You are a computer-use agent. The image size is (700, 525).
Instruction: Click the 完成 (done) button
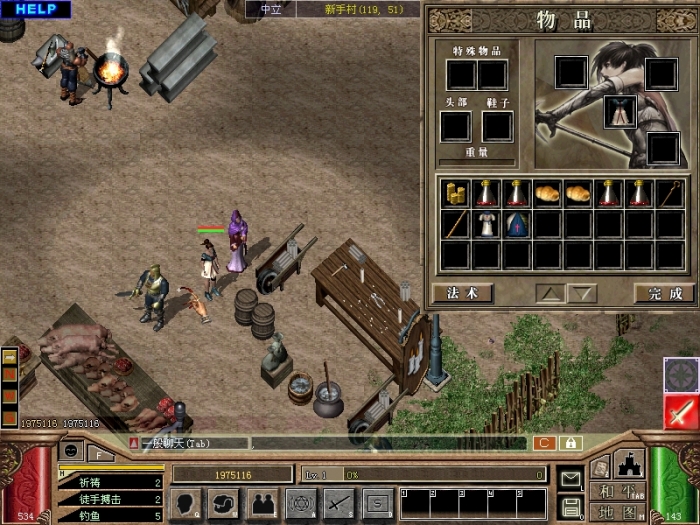(663, 293)
